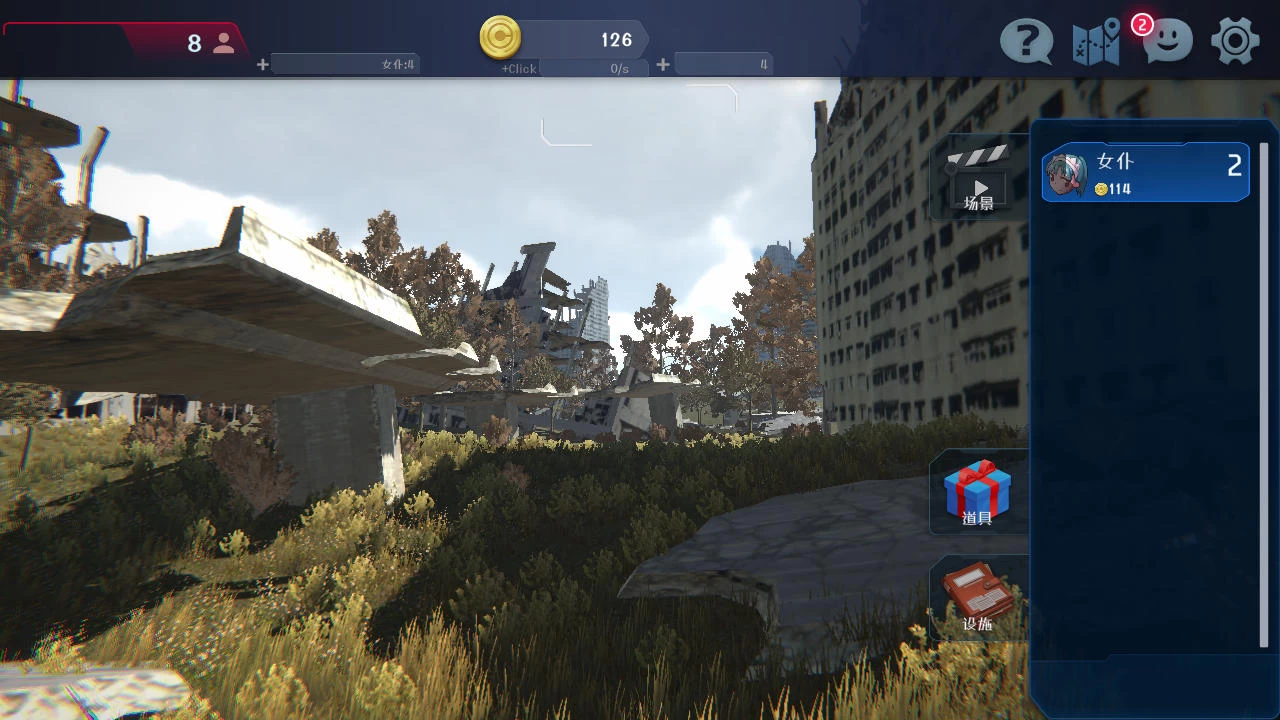Open the map icon
Image resolution: width=1280 pixels, height=720 pixels.
(x=1096, y=43)
